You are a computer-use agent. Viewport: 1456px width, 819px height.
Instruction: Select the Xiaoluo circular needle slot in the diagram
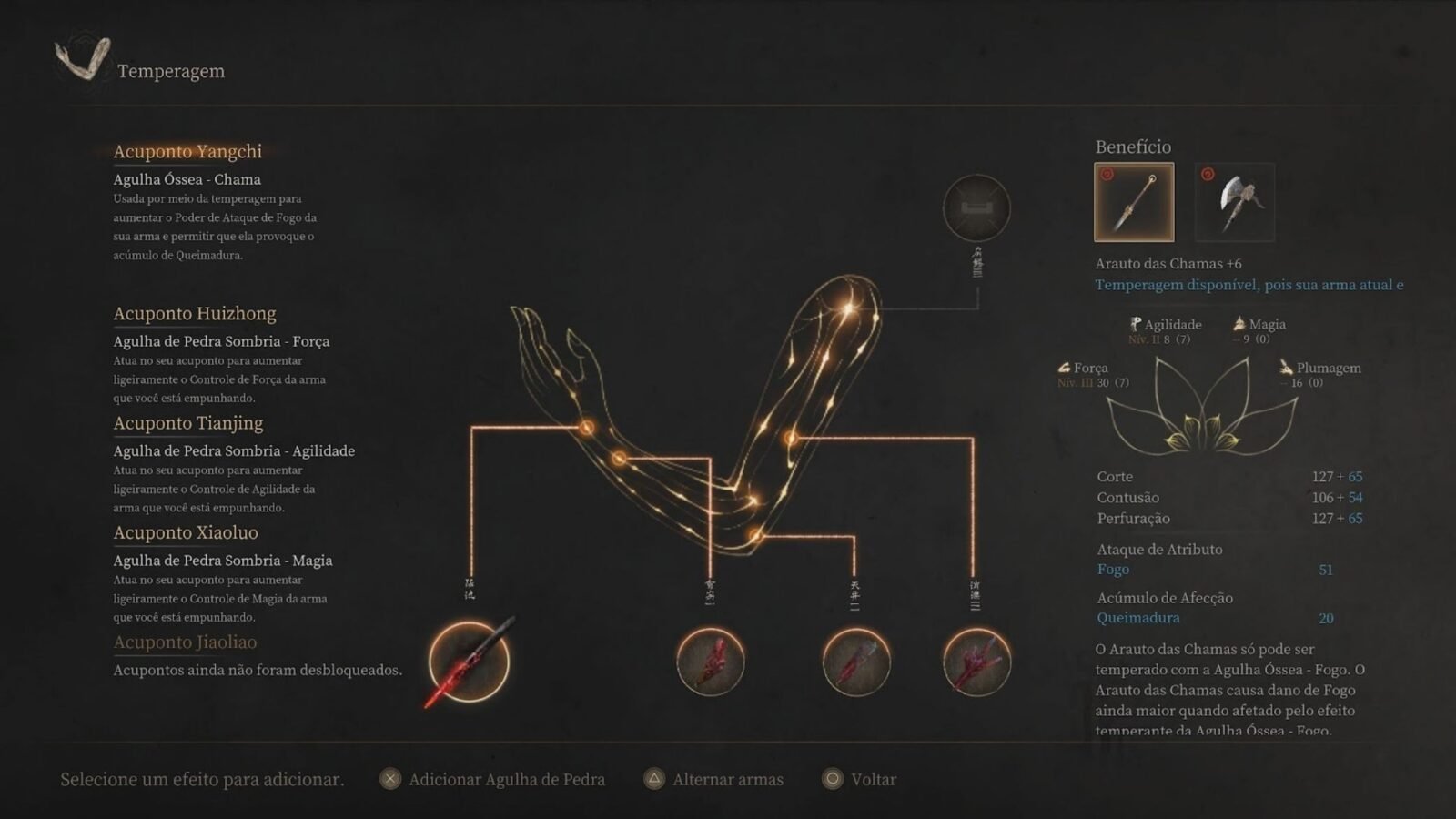point(976,662)
